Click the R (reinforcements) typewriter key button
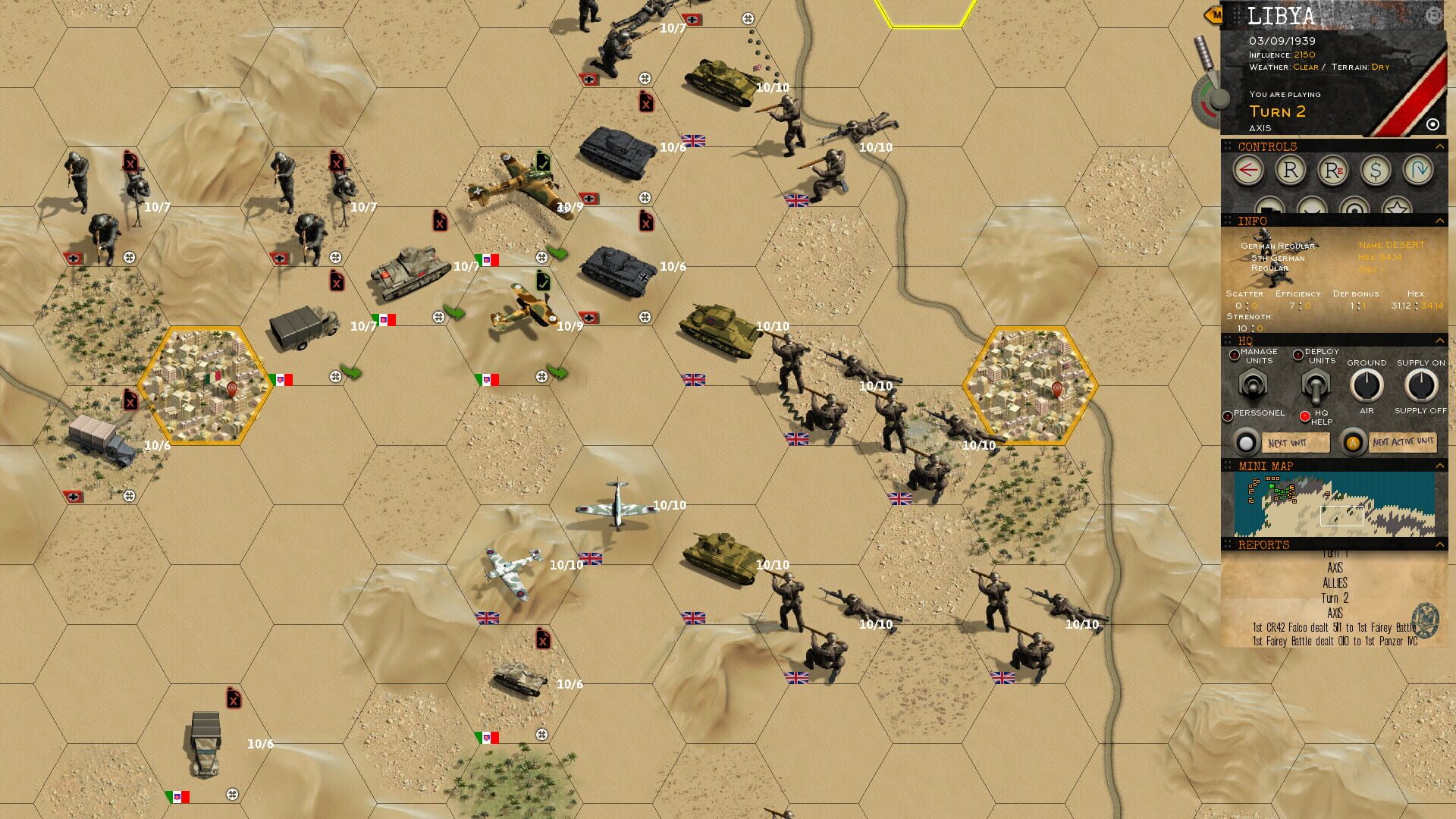This screenshot has width=1456, height=819. 1292,170
